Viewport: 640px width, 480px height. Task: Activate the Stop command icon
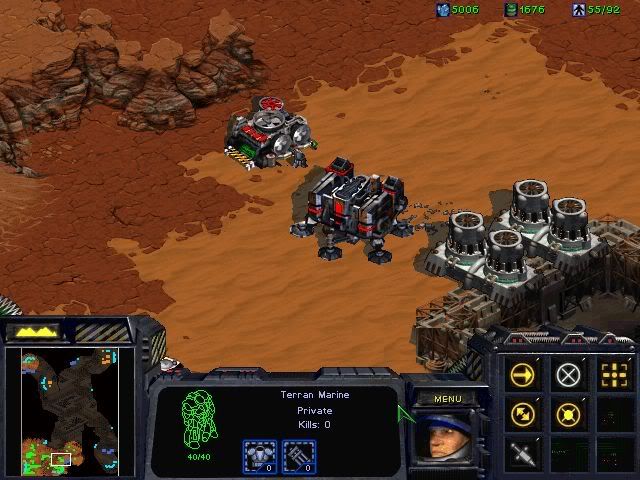click(568, 375)
